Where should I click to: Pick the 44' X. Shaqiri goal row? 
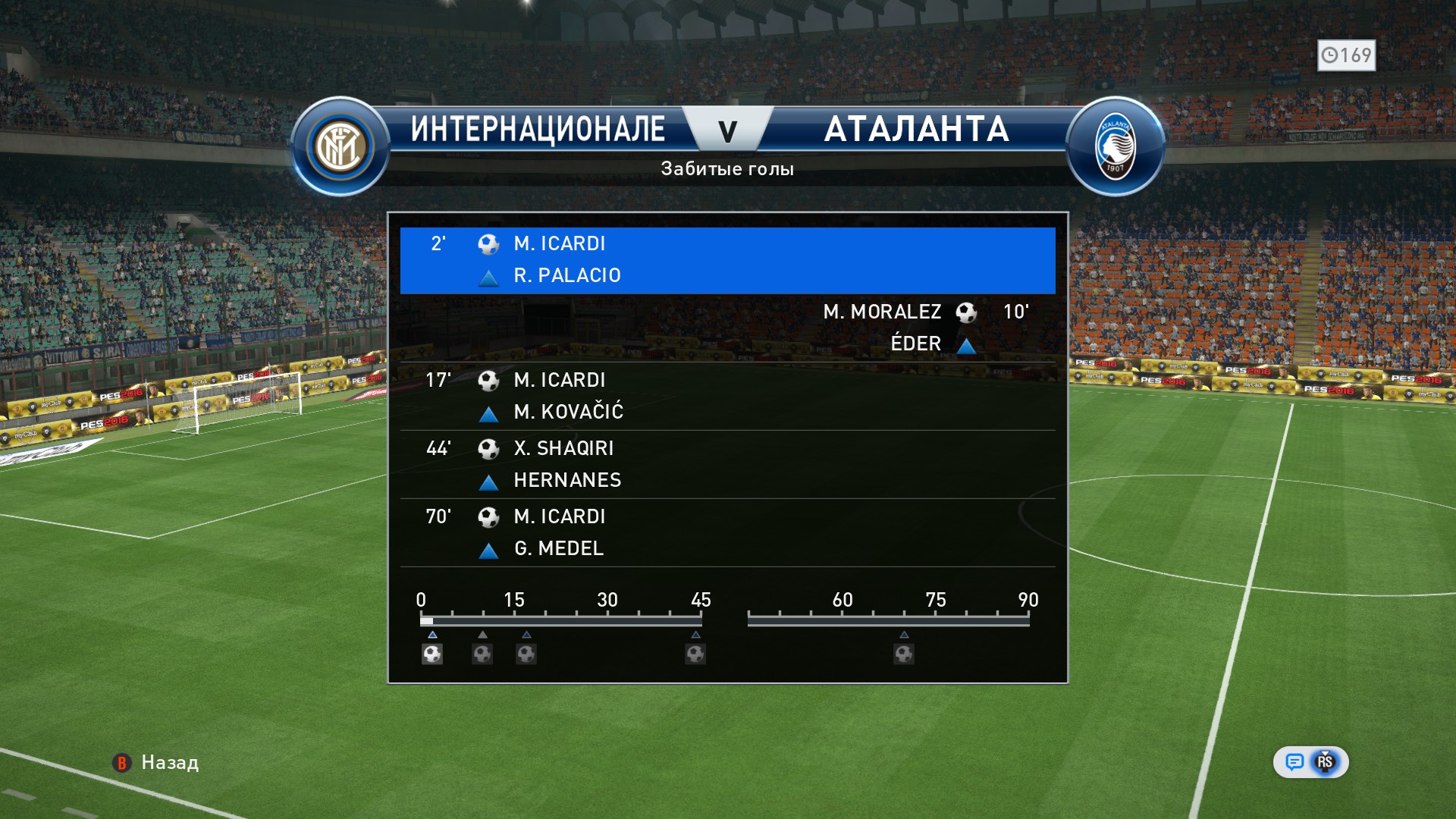[x=727, y=464]
